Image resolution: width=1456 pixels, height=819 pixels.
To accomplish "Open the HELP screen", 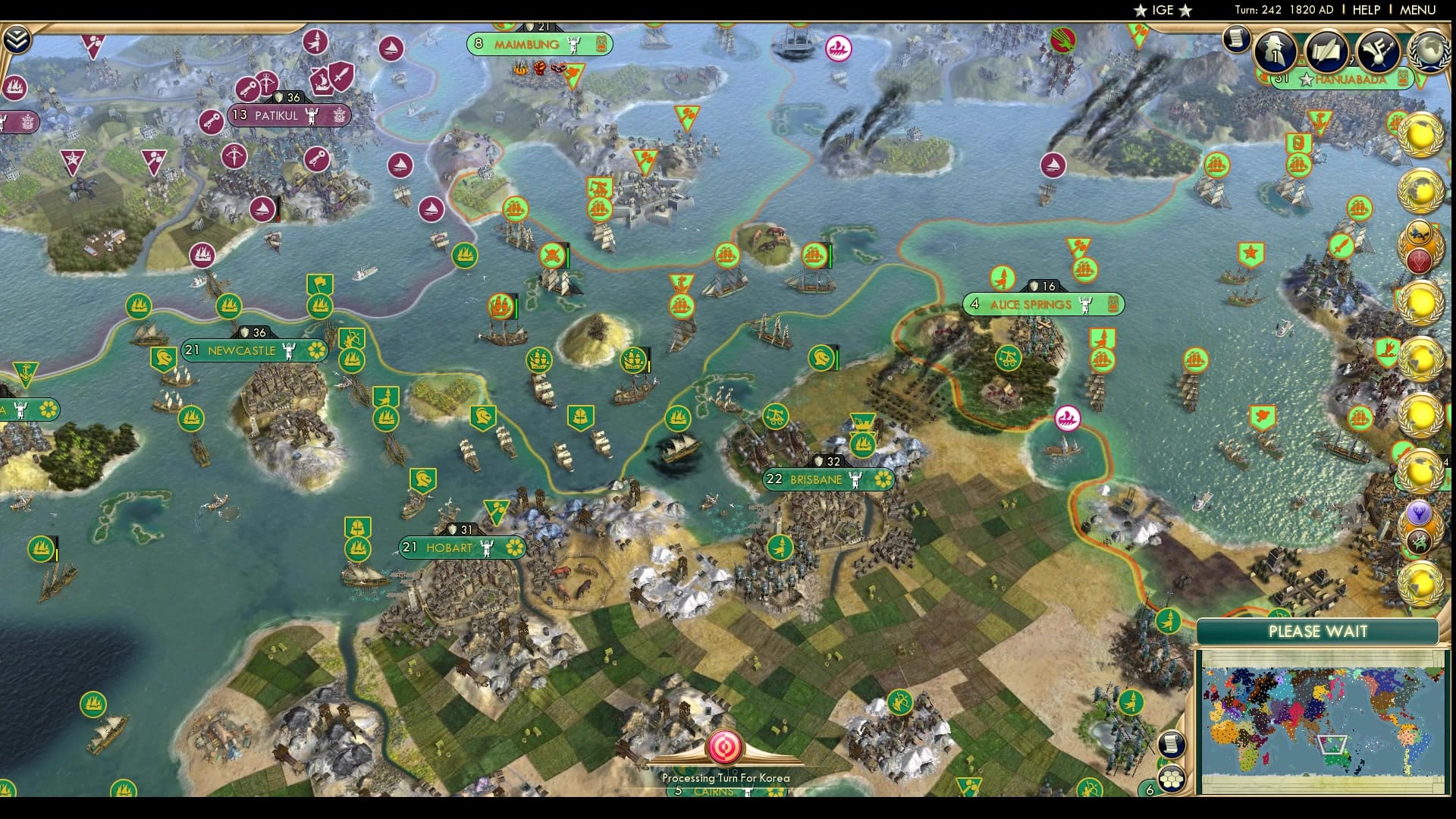I will [1367, 10].
